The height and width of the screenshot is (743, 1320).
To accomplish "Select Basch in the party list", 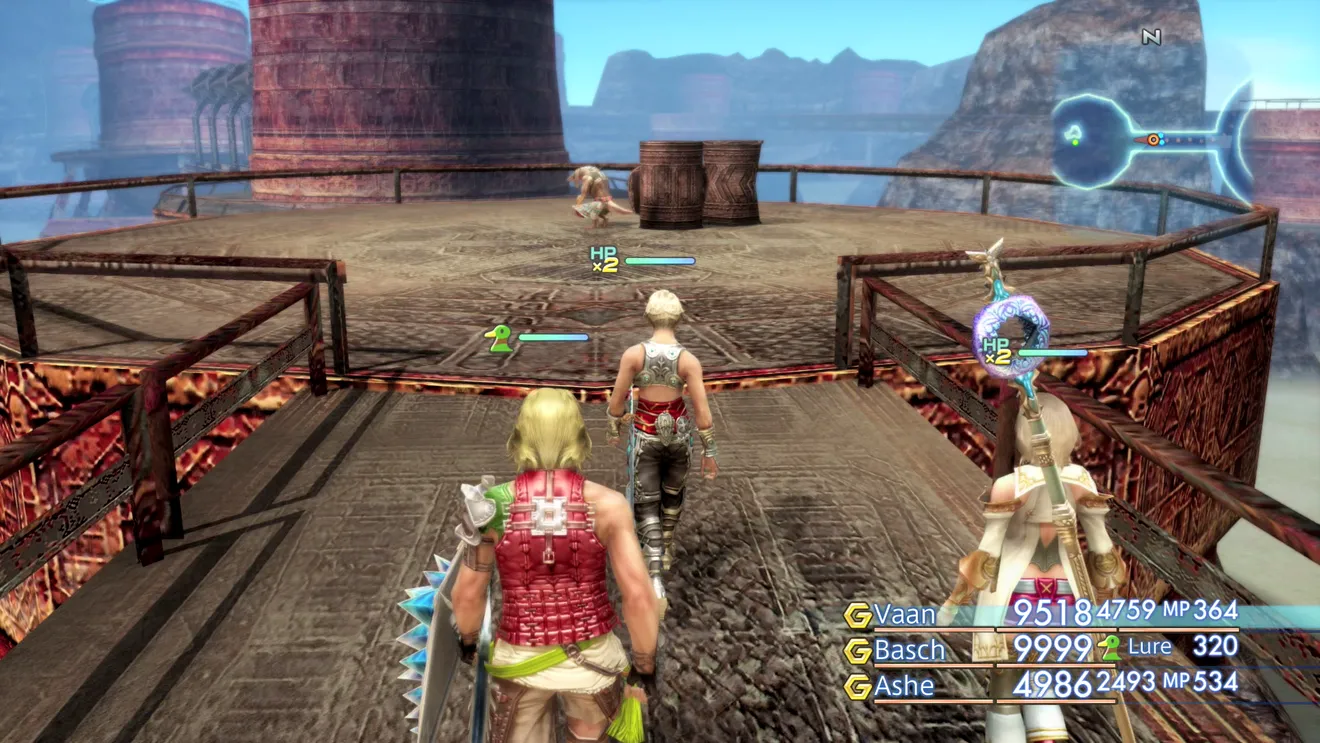I will [x=909, y=649].
